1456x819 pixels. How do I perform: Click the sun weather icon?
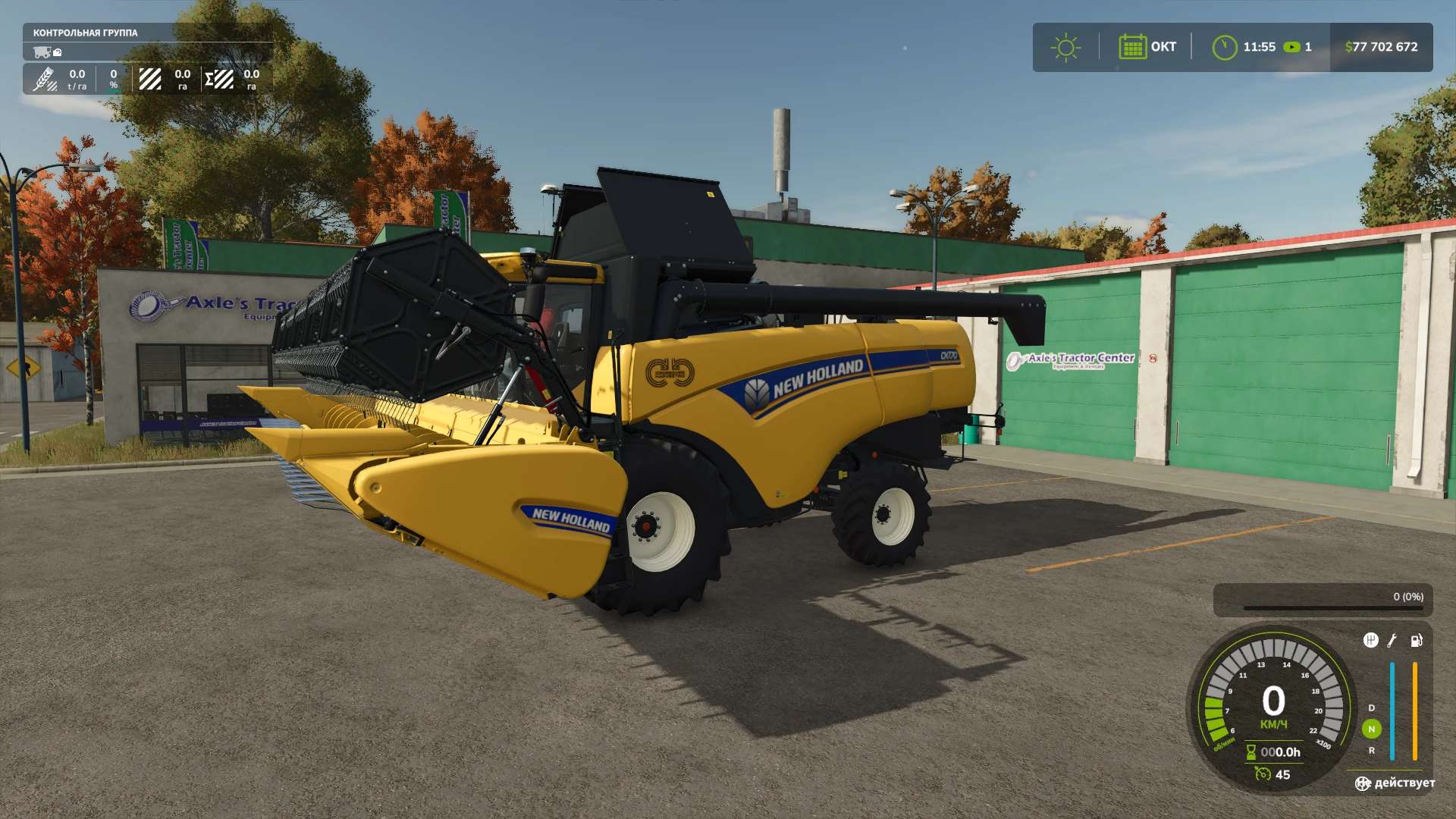[1065, 47]
